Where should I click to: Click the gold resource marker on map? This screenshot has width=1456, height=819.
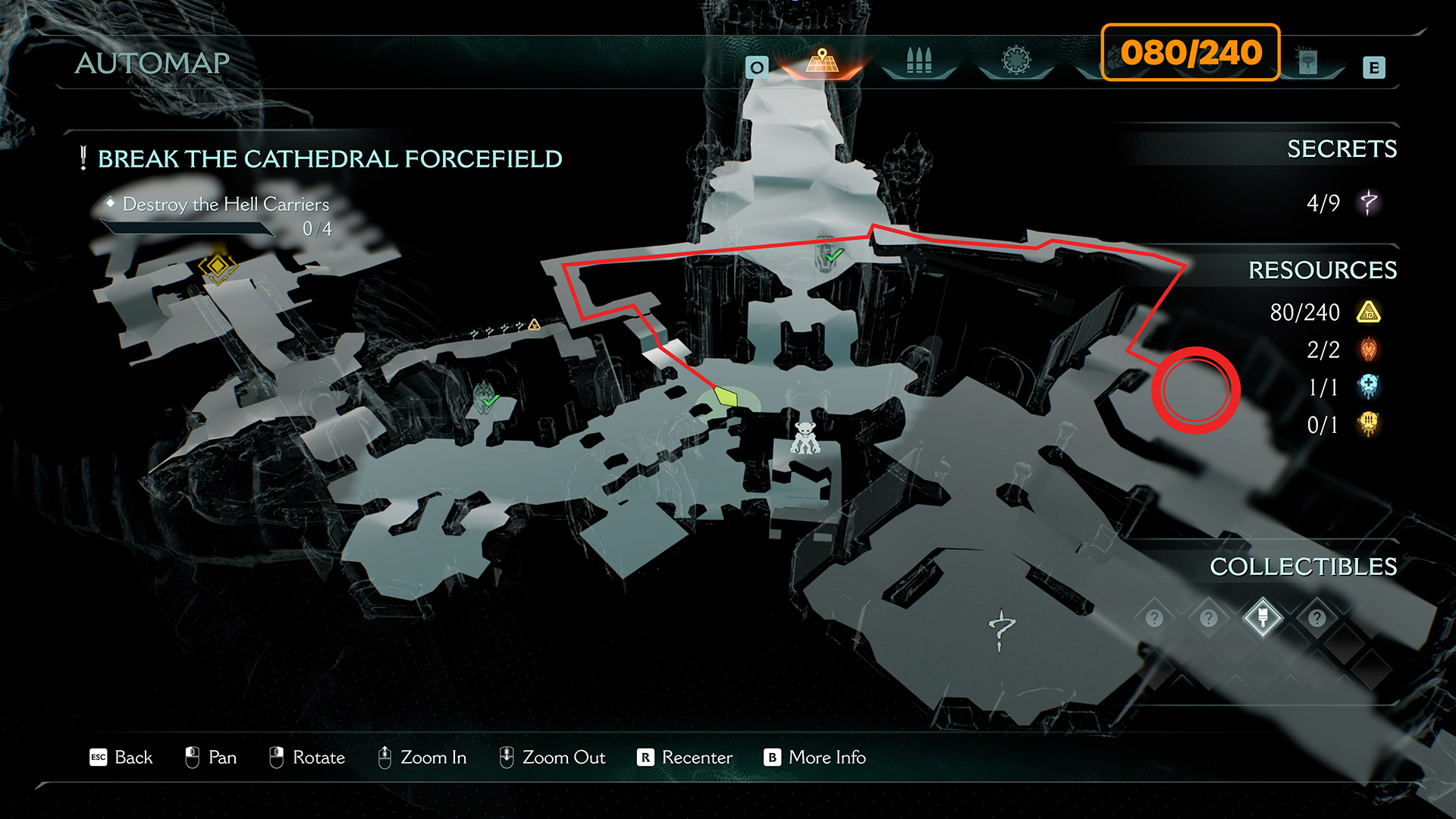click(534, 325)
